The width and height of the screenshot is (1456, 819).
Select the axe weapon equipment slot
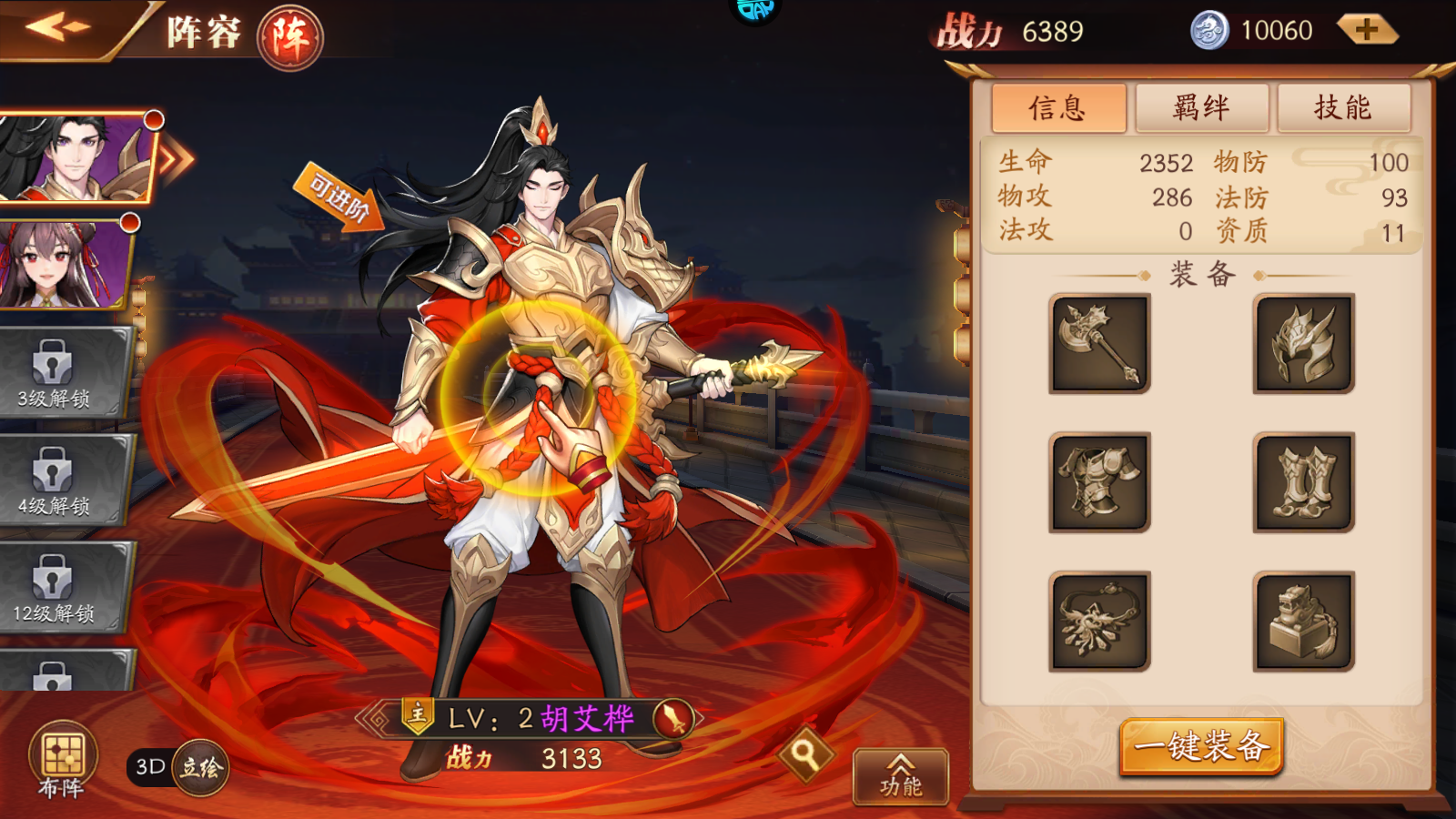[x=1099, y=344]
